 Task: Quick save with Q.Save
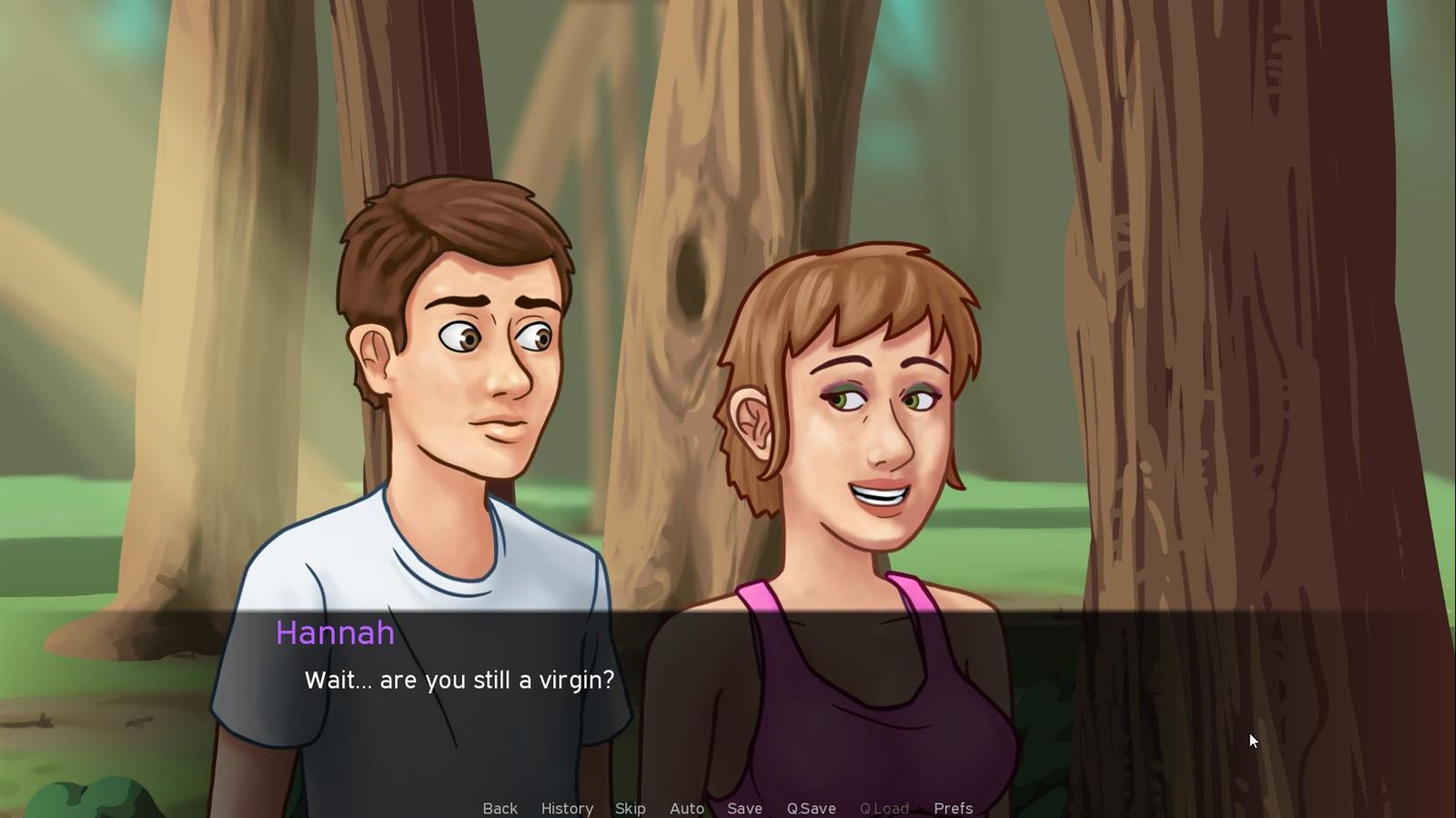pos(811,808)
